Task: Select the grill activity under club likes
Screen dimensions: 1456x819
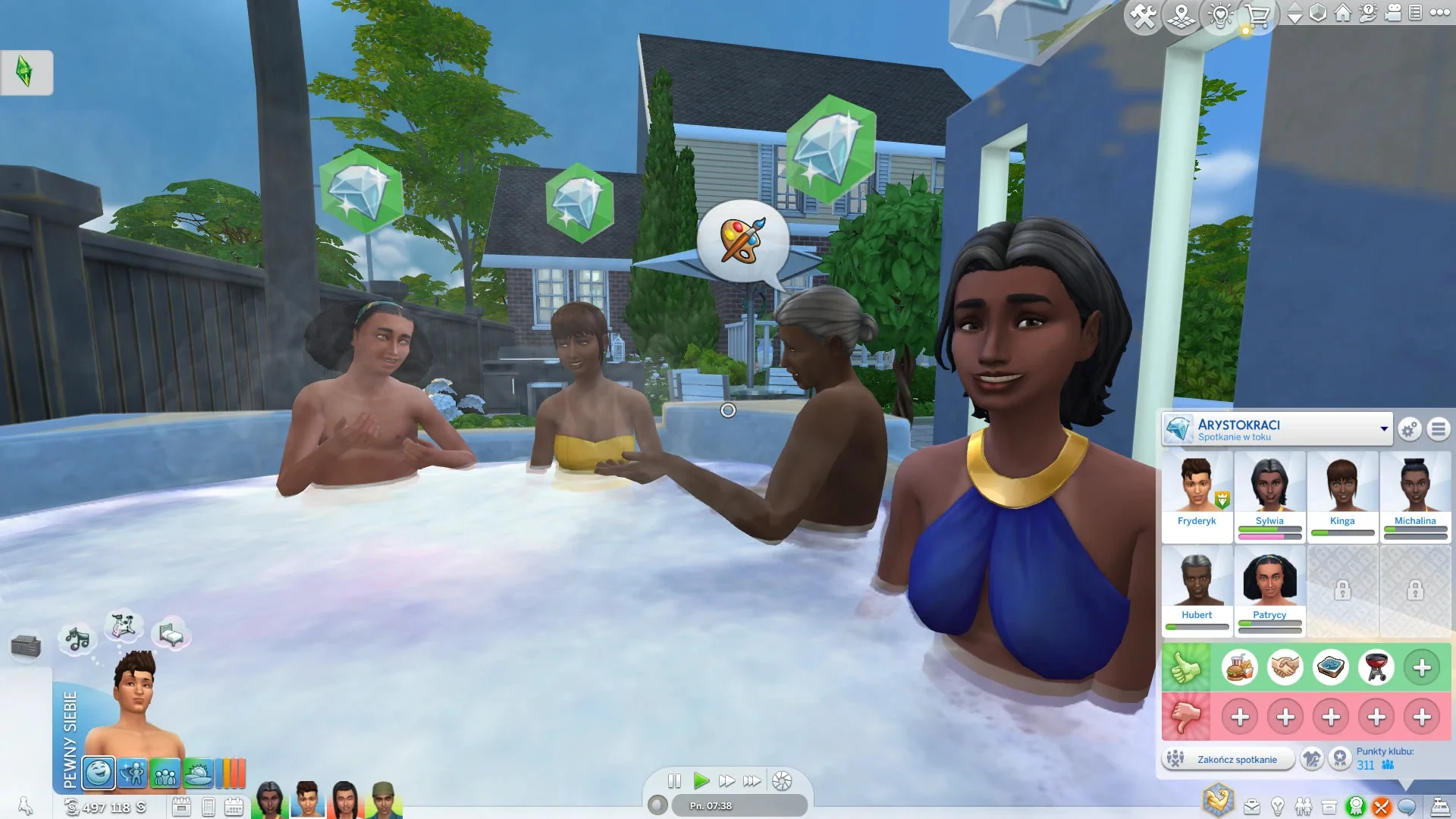Action: (x=1376, y=667)
